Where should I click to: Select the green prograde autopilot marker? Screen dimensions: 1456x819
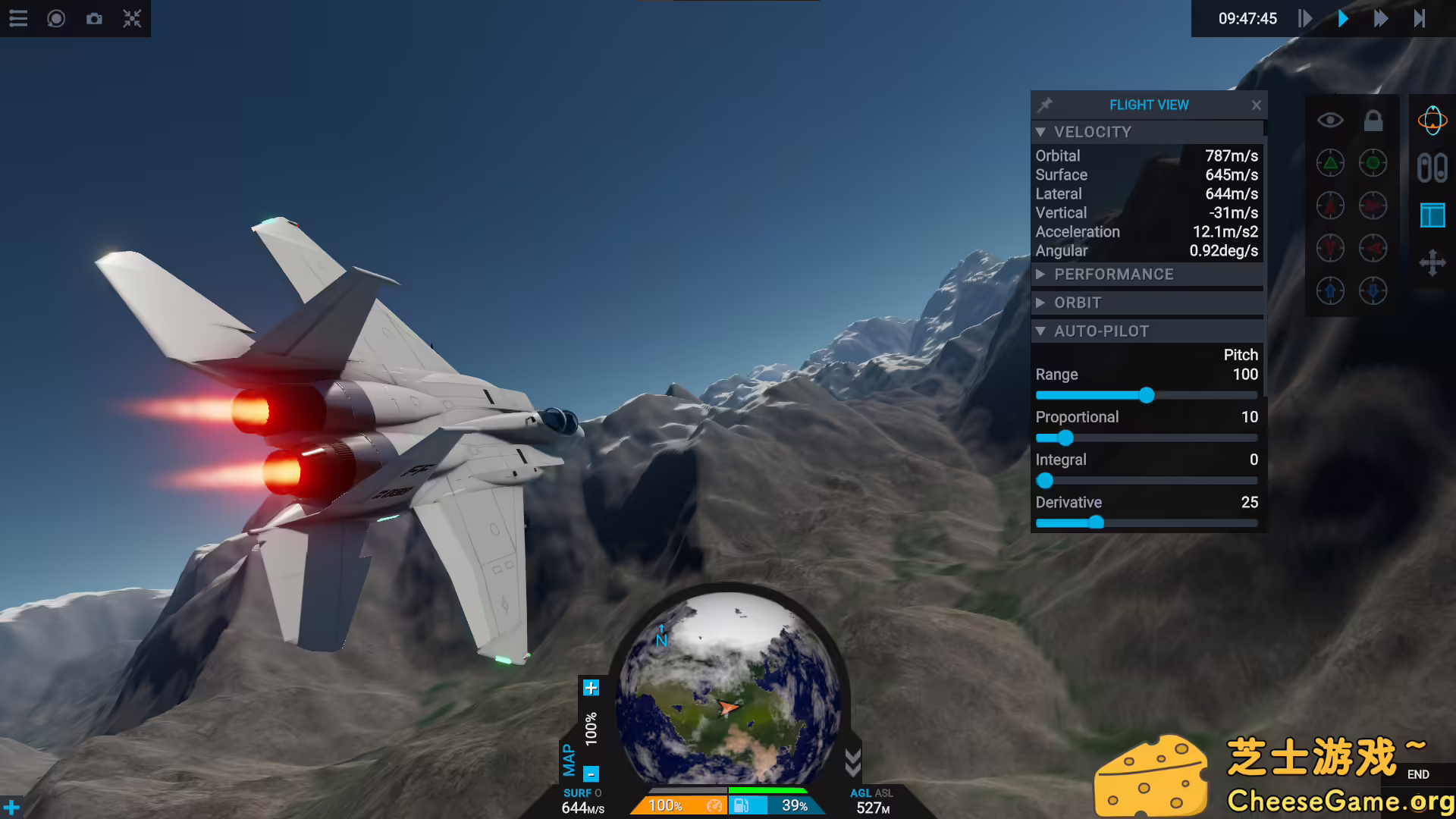(x=1330, y=163)
